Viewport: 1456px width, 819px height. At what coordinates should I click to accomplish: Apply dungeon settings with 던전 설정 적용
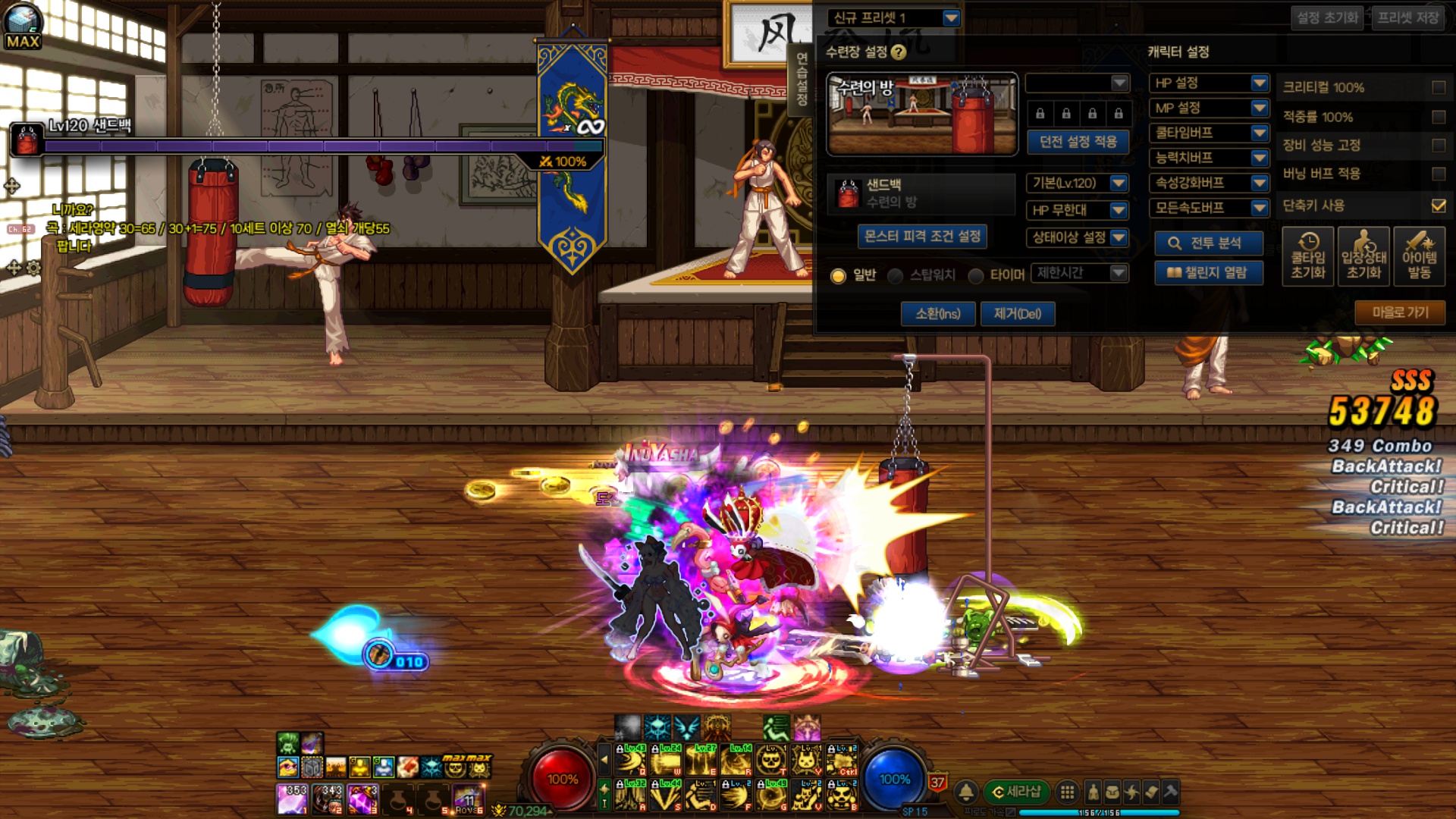[1078, 142]
